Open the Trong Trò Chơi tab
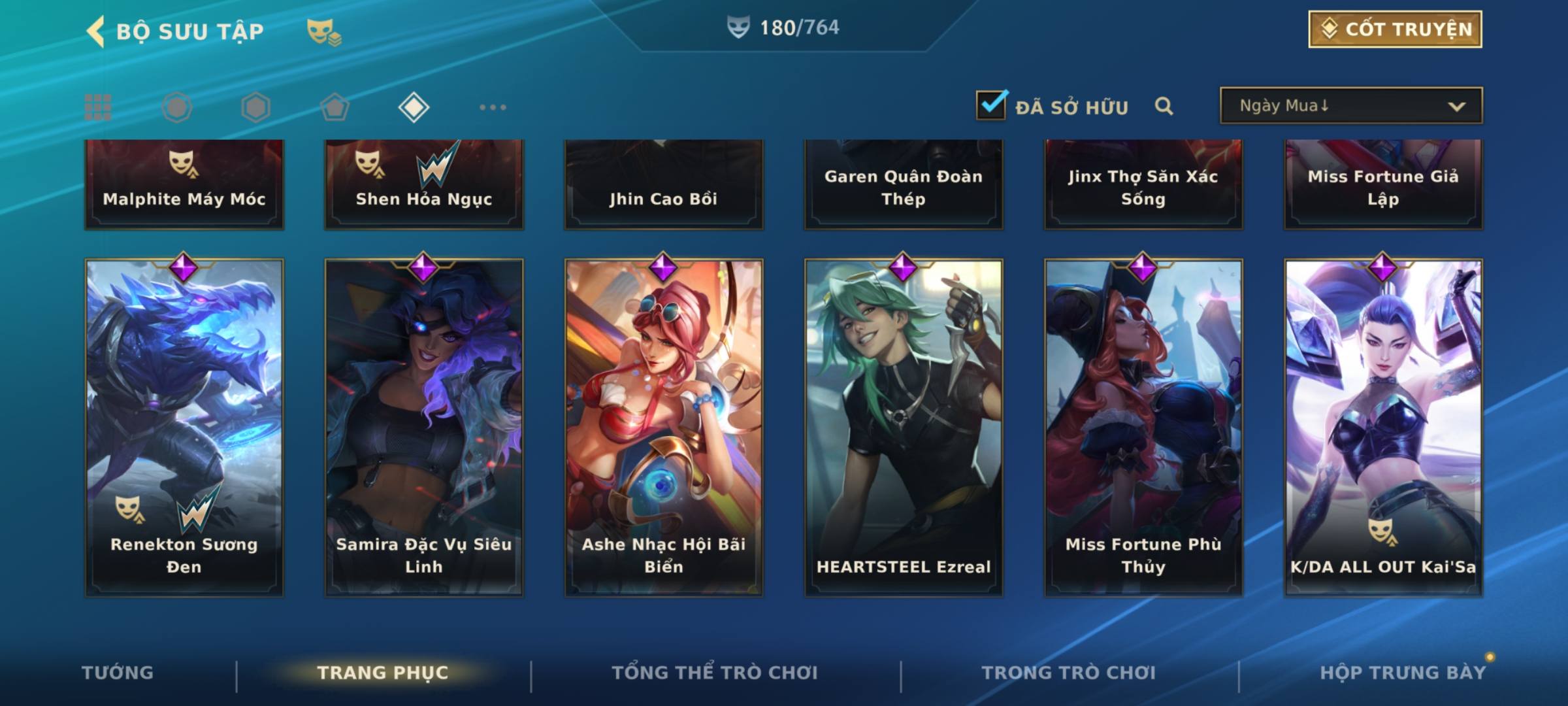1568x706 pixels. click(x=1069, y=673)
